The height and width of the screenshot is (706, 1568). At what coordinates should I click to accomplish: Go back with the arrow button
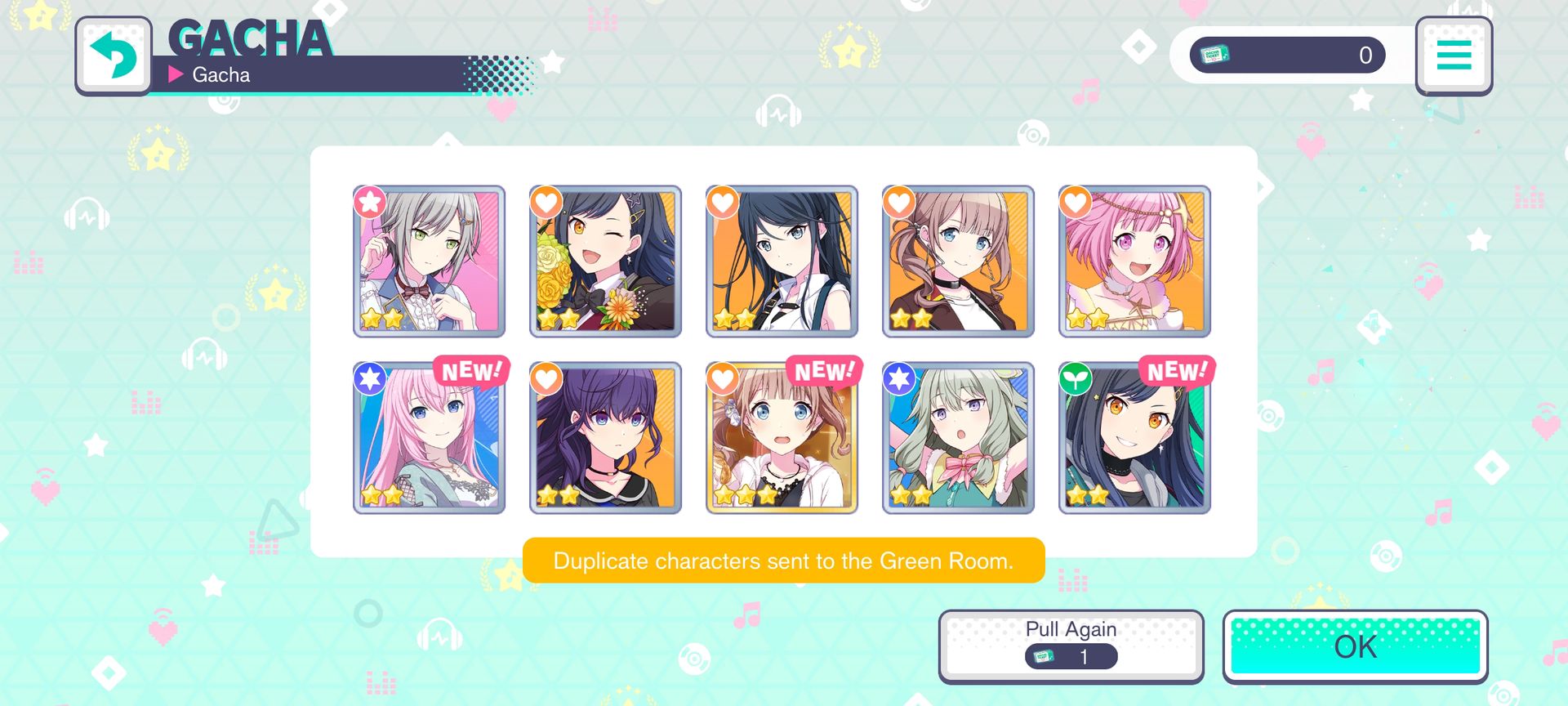[114, 56]
